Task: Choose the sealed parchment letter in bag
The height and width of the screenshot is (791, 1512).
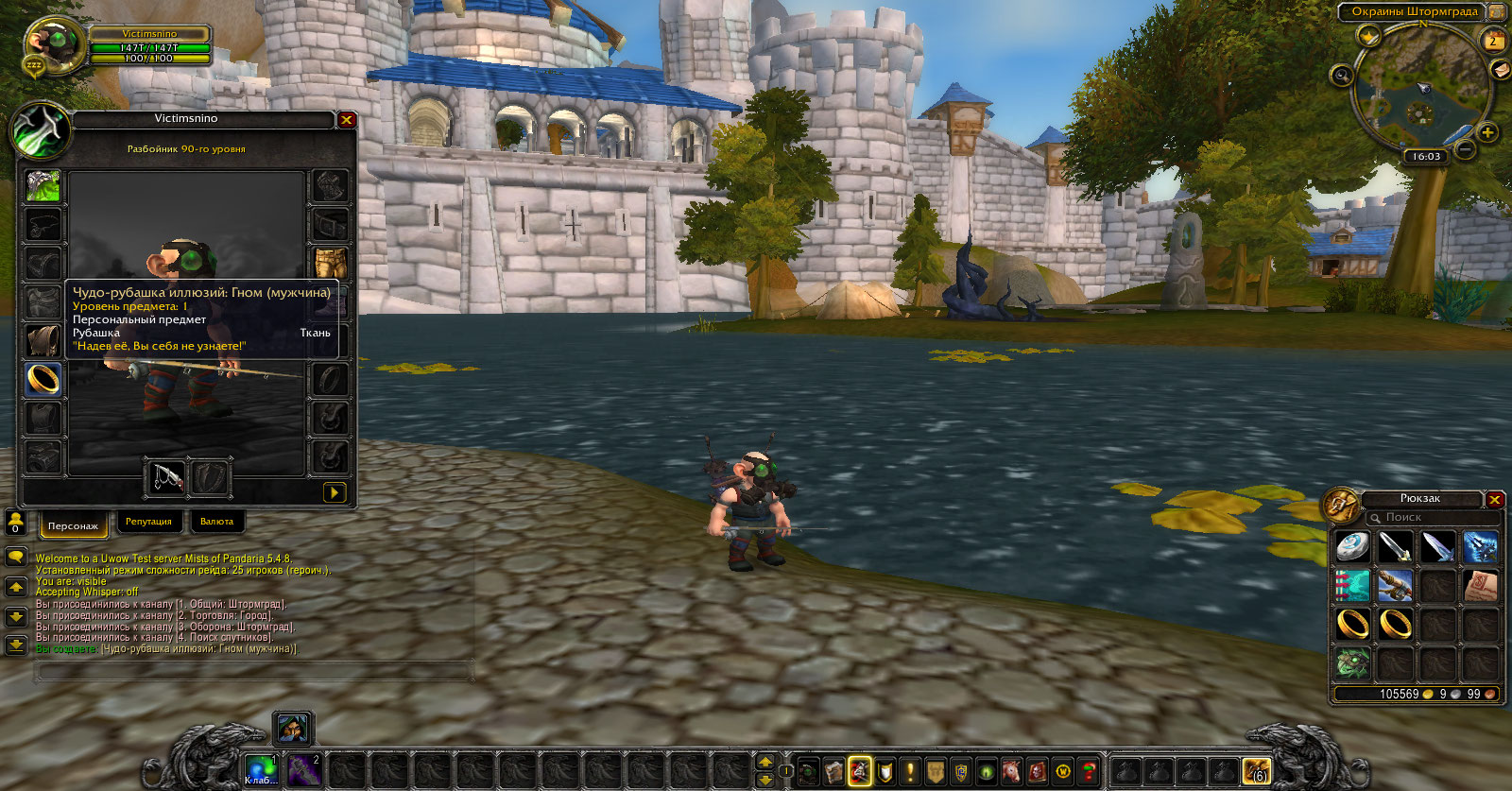Action: (x=1481, y=586)
